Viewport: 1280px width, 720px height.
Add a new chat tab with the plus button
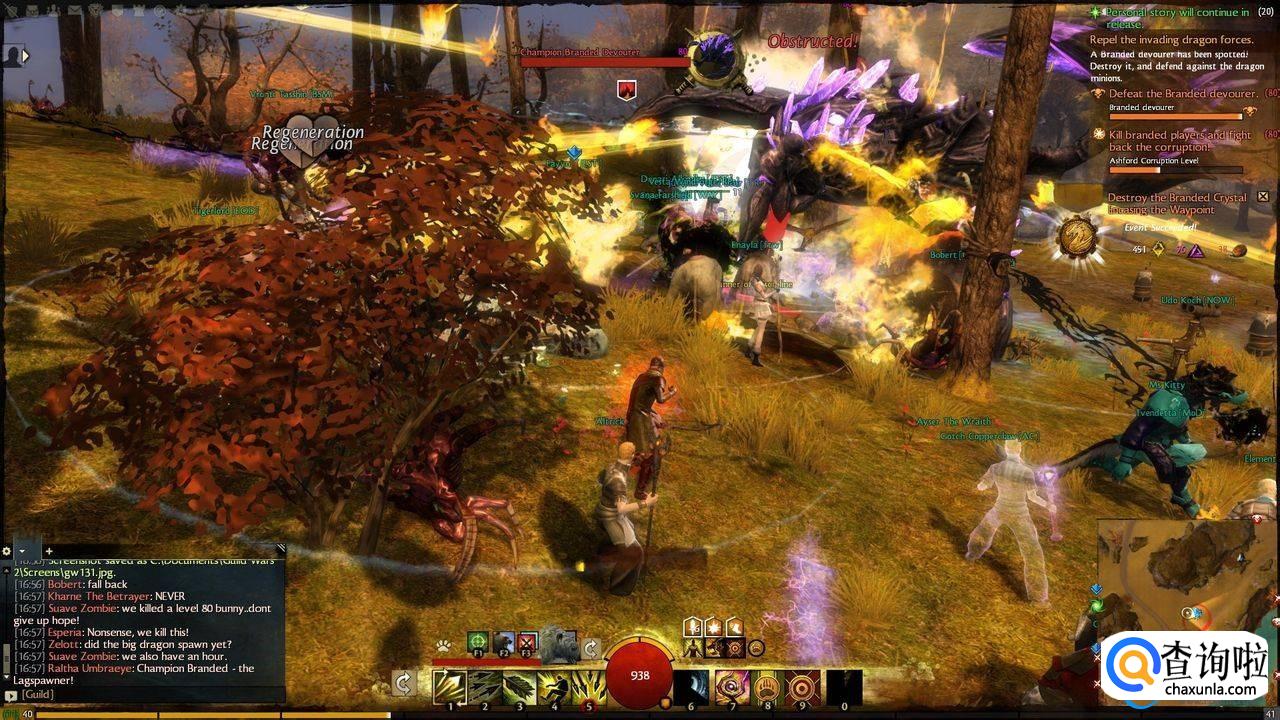(x=48, y=551)
